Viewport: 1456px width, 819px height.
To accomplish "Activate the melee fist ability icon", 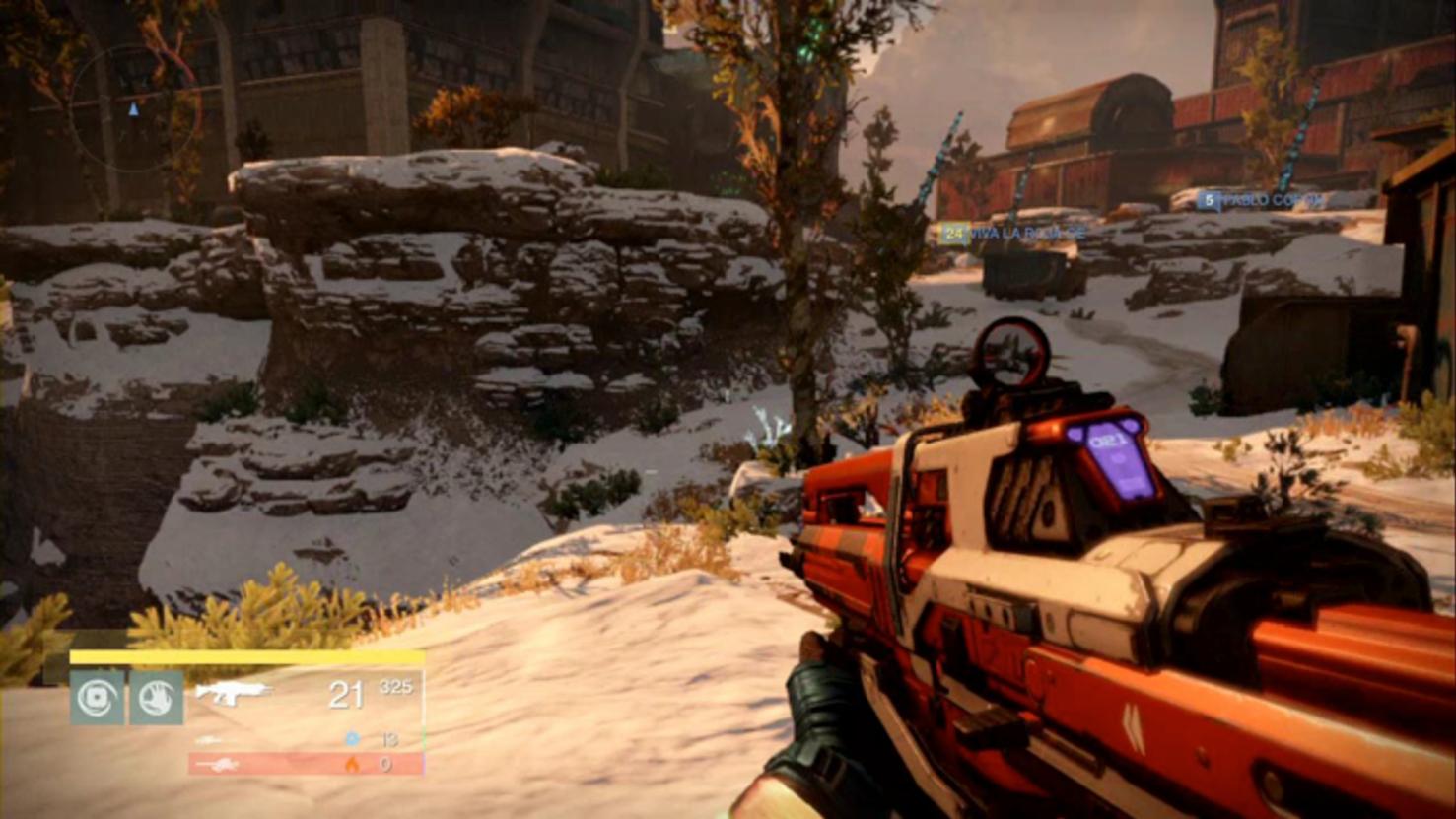I will tap(157, 698).
